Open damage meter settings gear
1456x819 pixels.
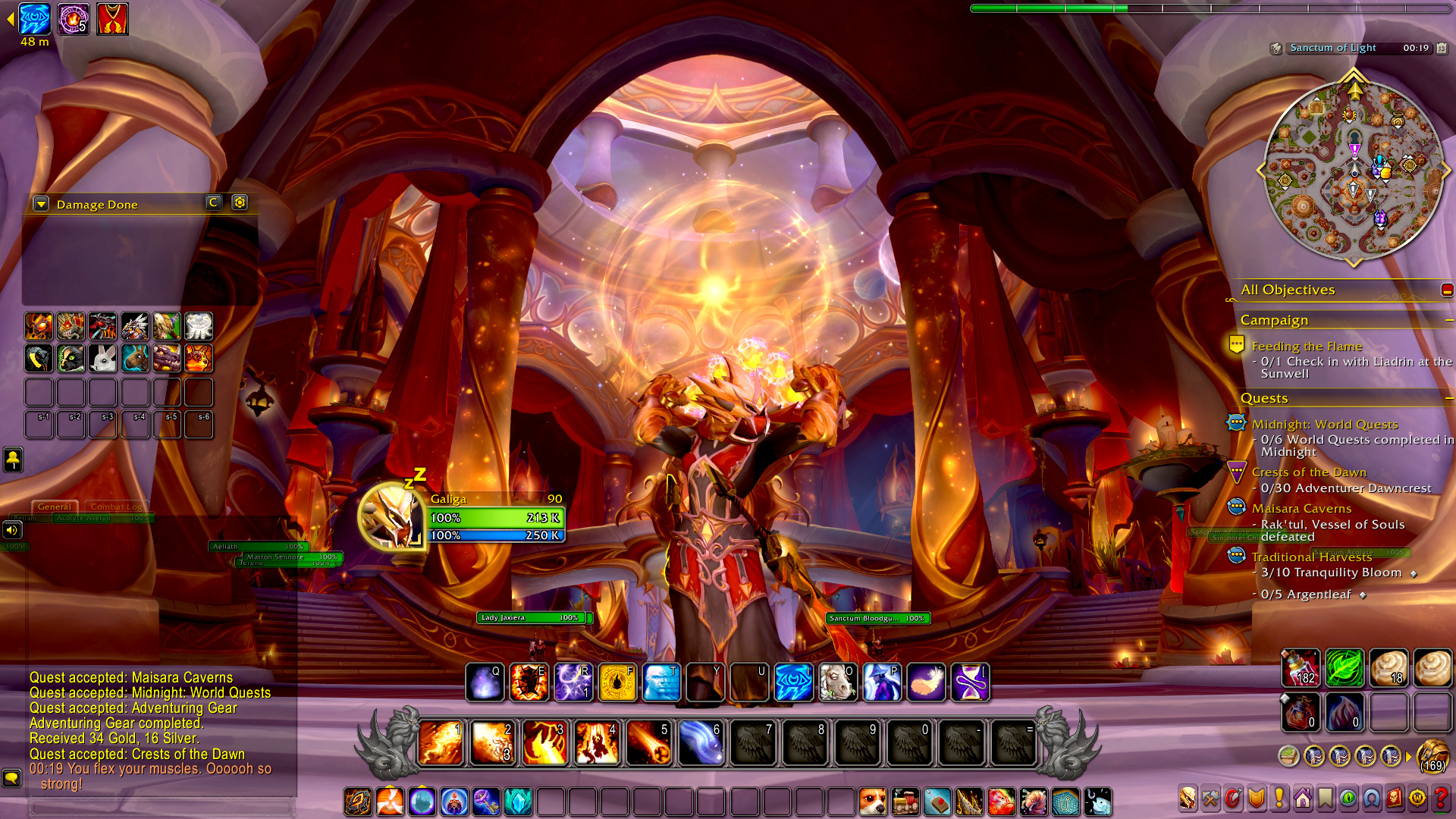pos(240,202)
